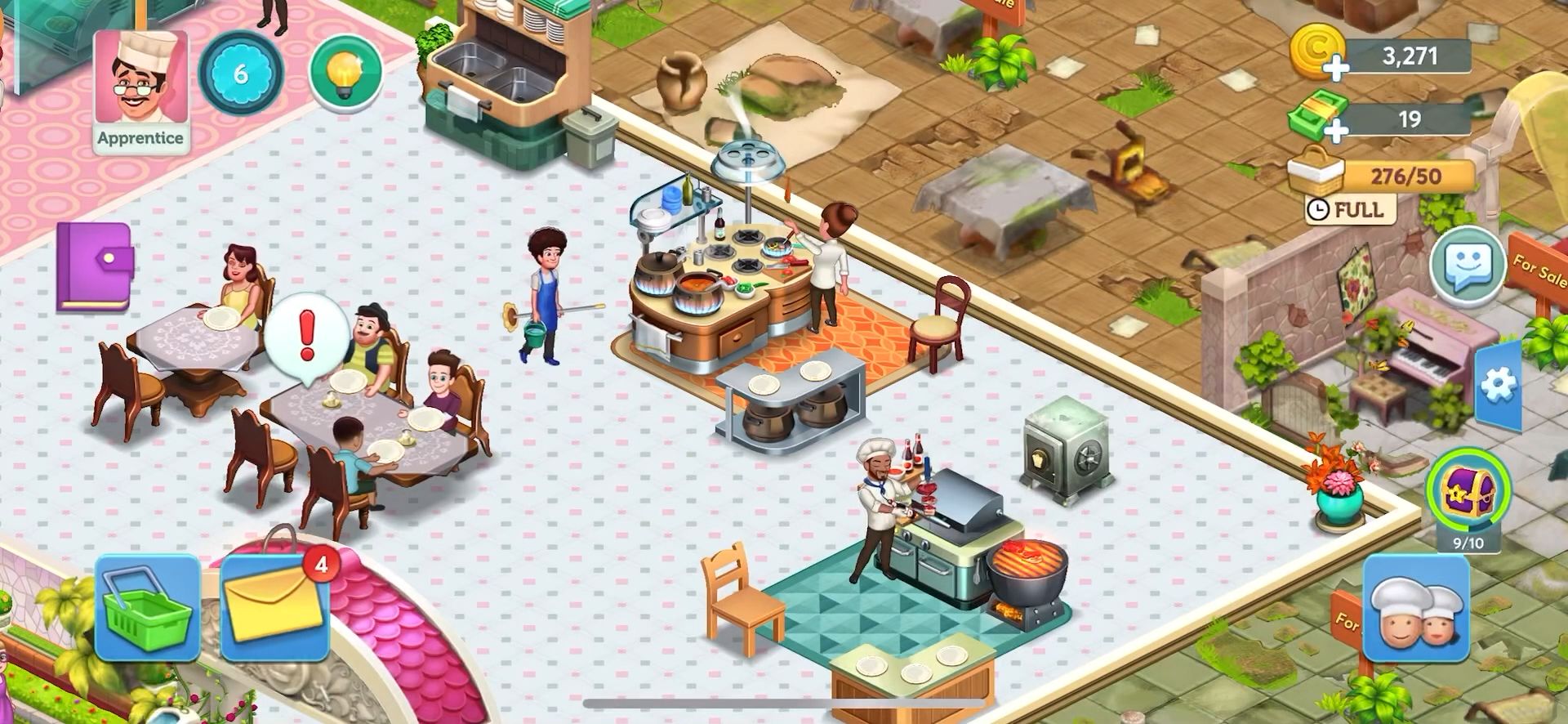Tap the blue level 6 badge
The image size is (1568, 724).
[240, 74]
